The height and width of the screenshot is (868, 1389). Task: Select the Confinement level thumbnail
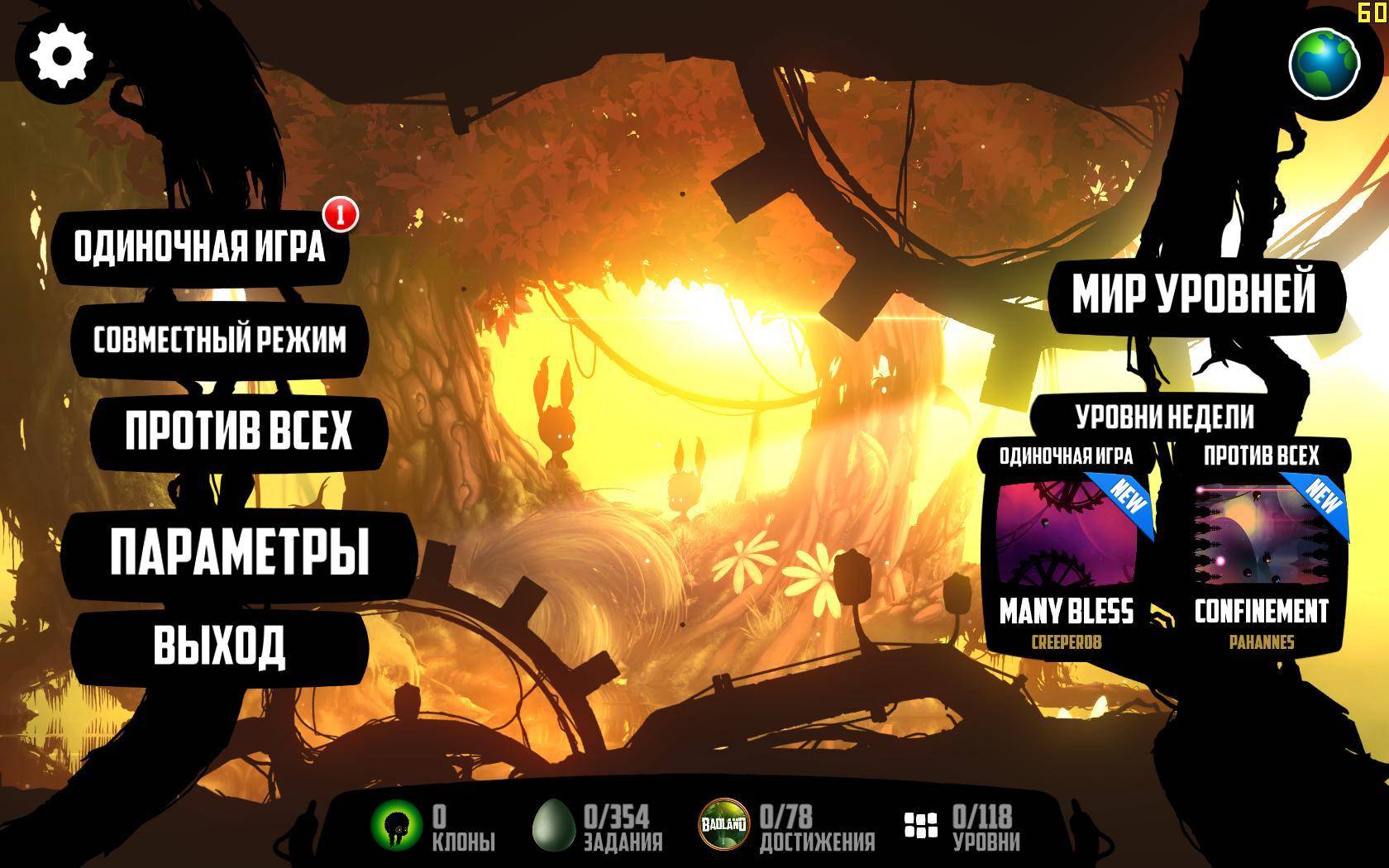click(x=1262, y=533)
